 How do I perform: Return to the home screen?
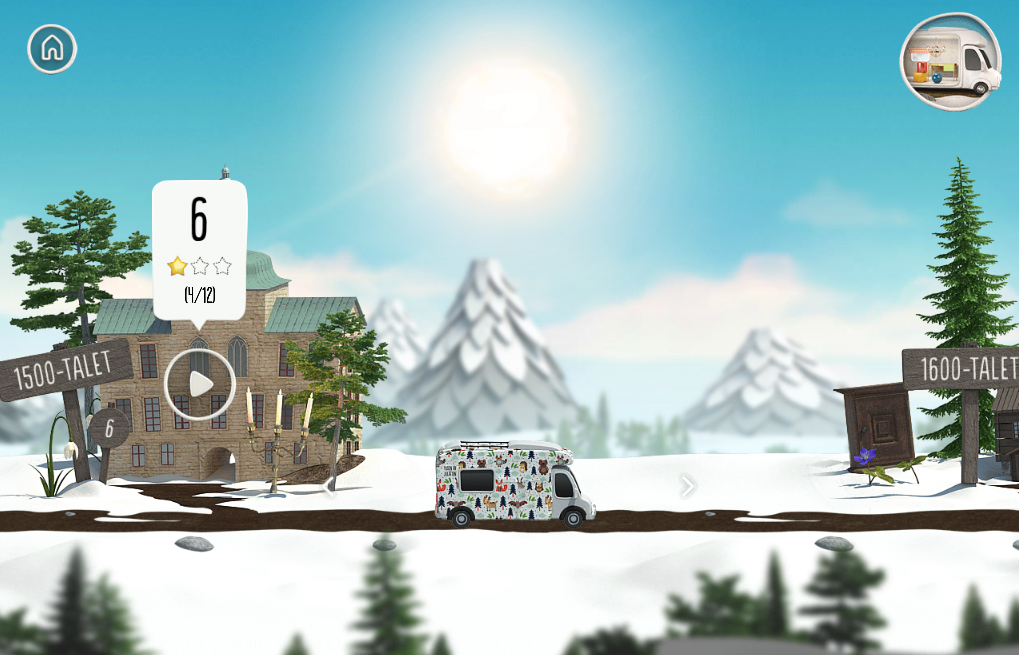coord(52,48)
